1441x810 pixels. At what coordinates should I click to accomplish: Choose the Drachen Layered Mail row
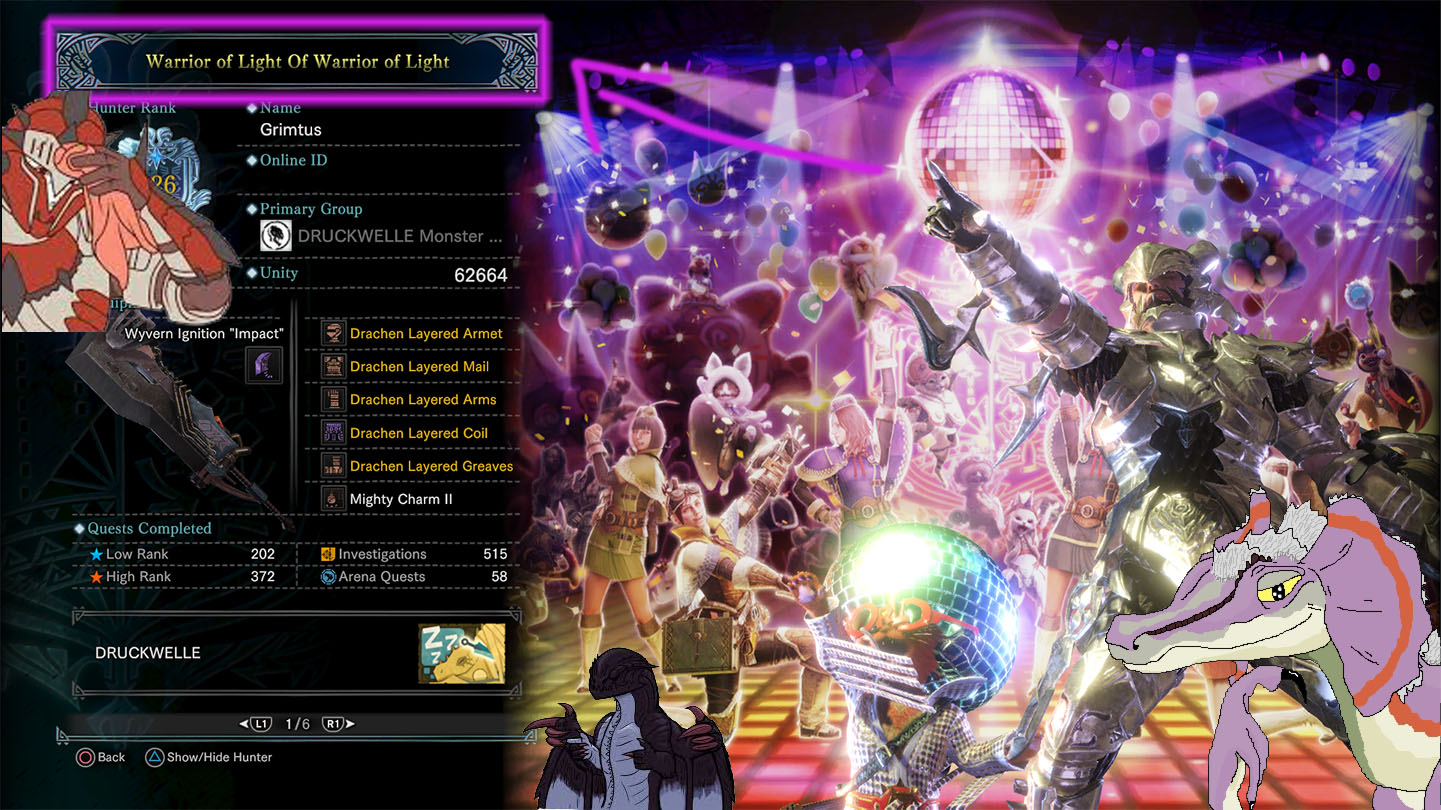(x=419, y=367)
